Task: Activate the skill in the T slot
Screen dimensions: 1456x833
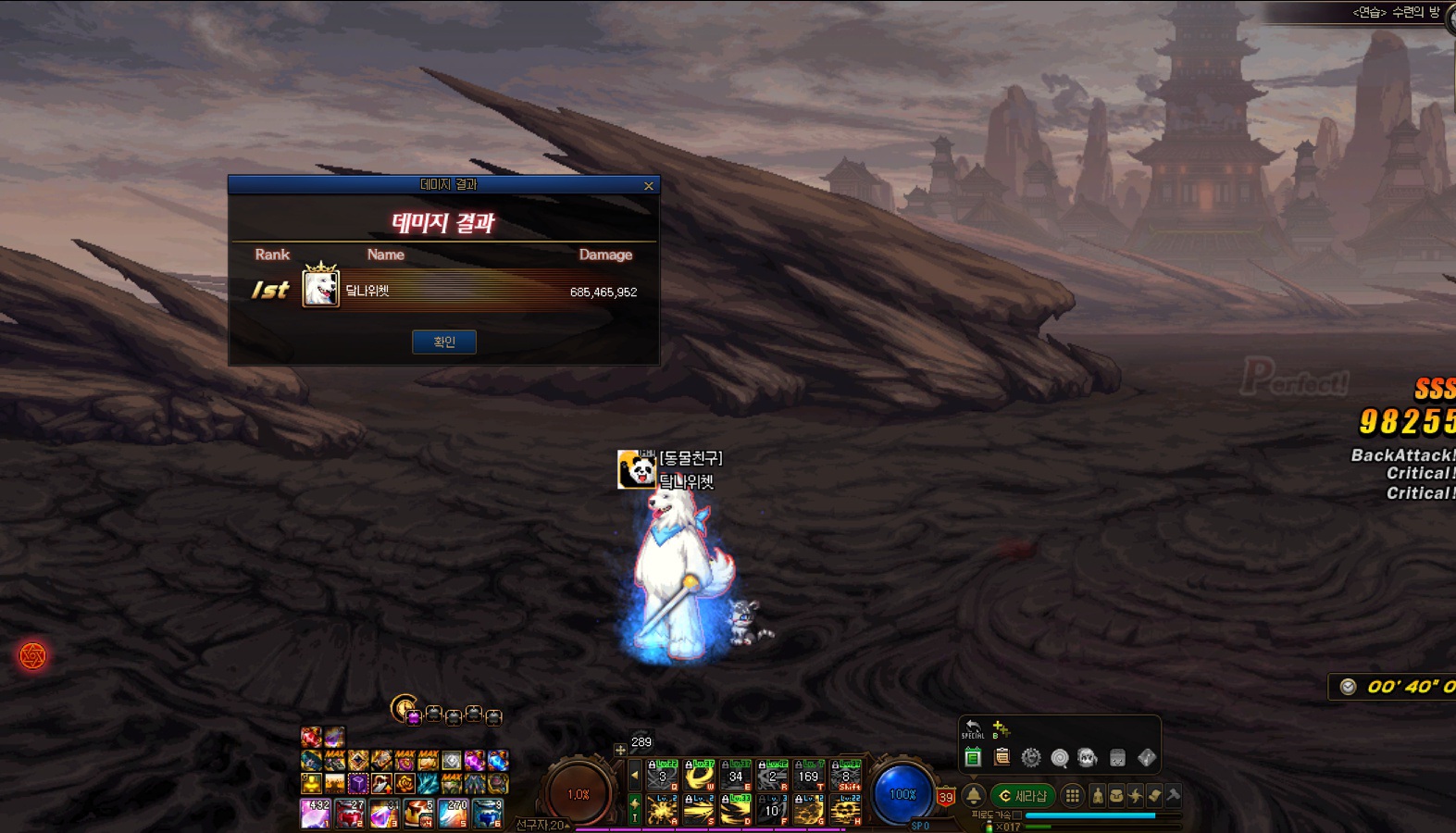Action: point(808,776)
